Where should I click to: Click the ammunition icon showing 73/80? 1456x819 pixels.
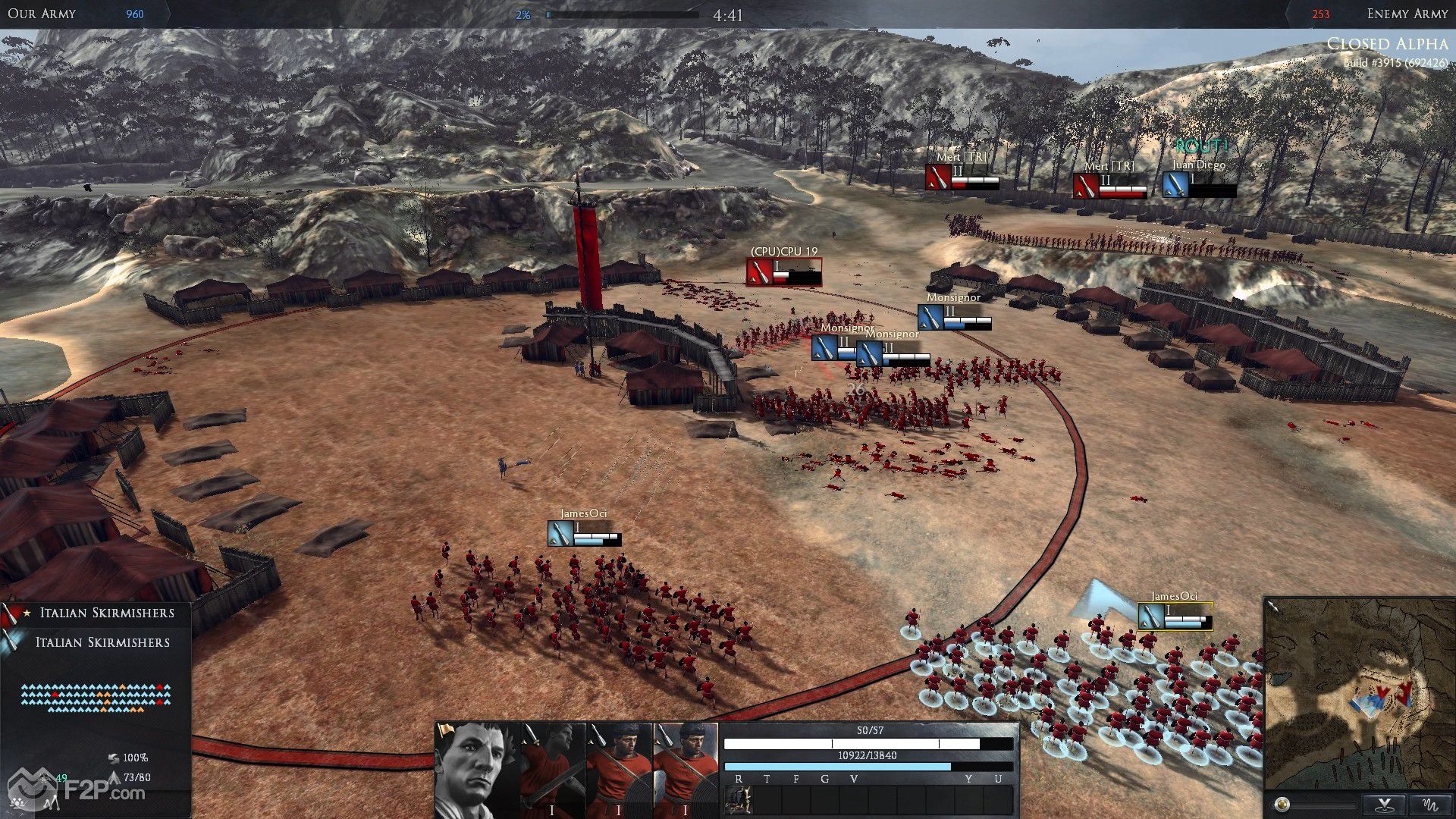(x=116, y=778)
